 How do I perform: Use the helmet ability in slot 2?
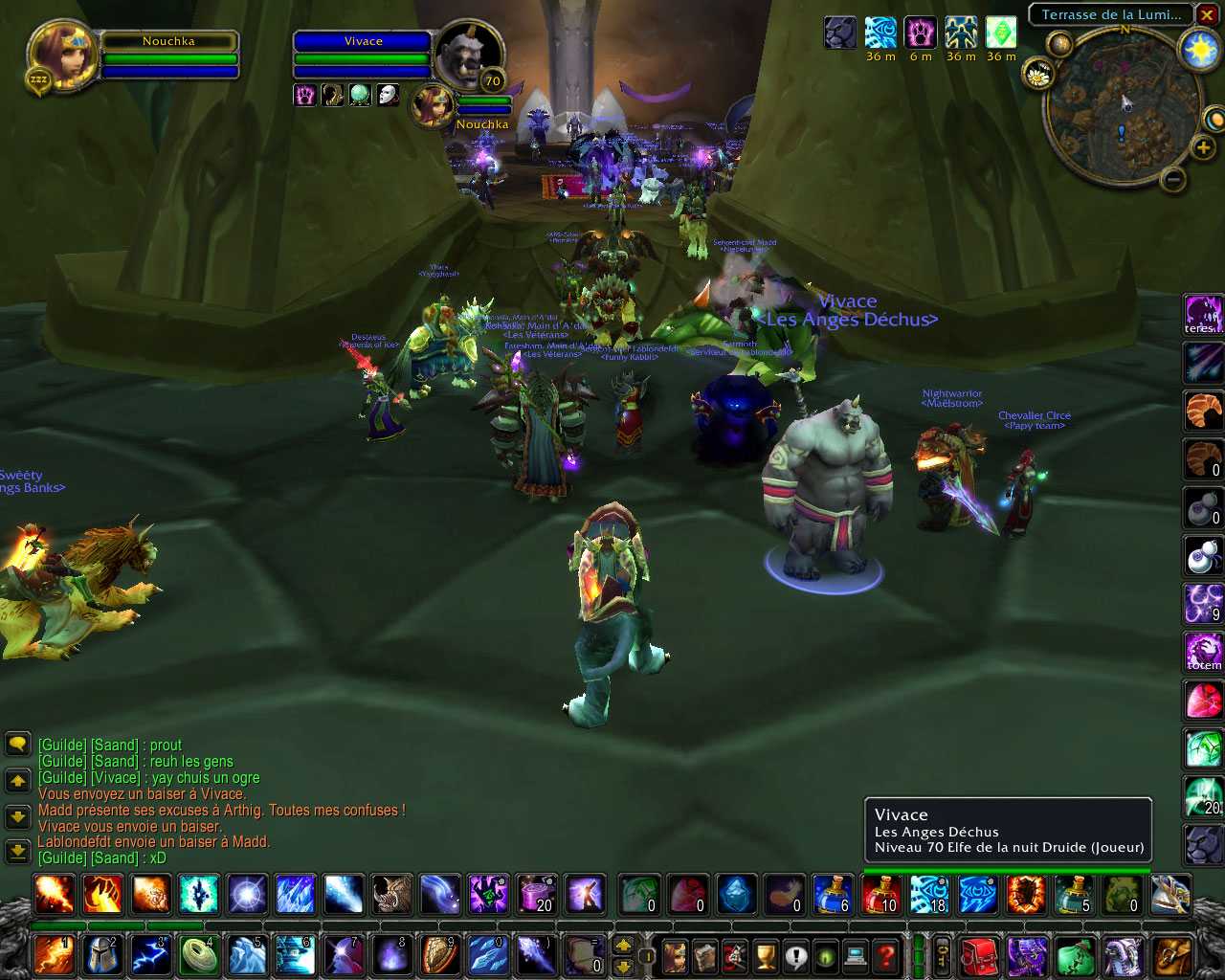(102, 955)
